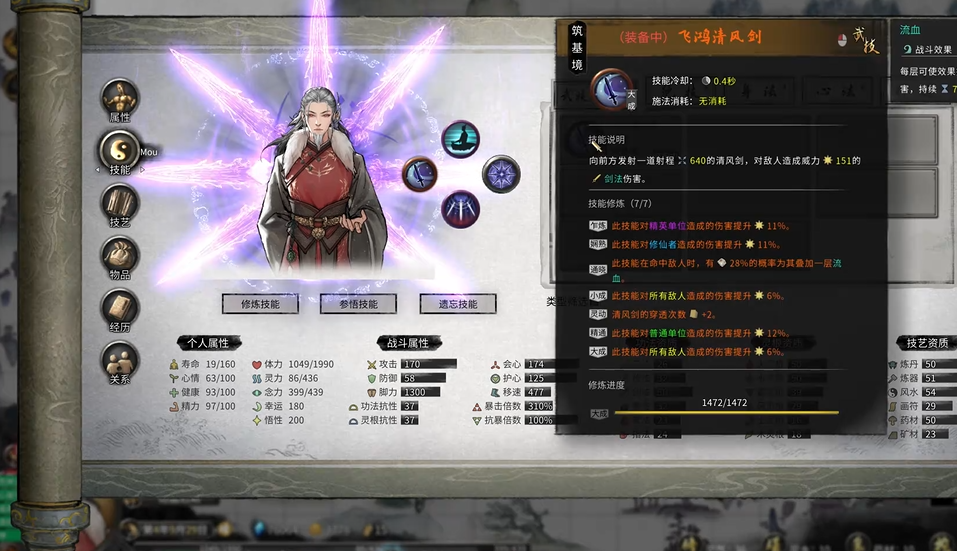This screenshot has height=551, width=957.
Task: Select the 技能 yin-yang skills tab
Action: [x=119, y=151]
